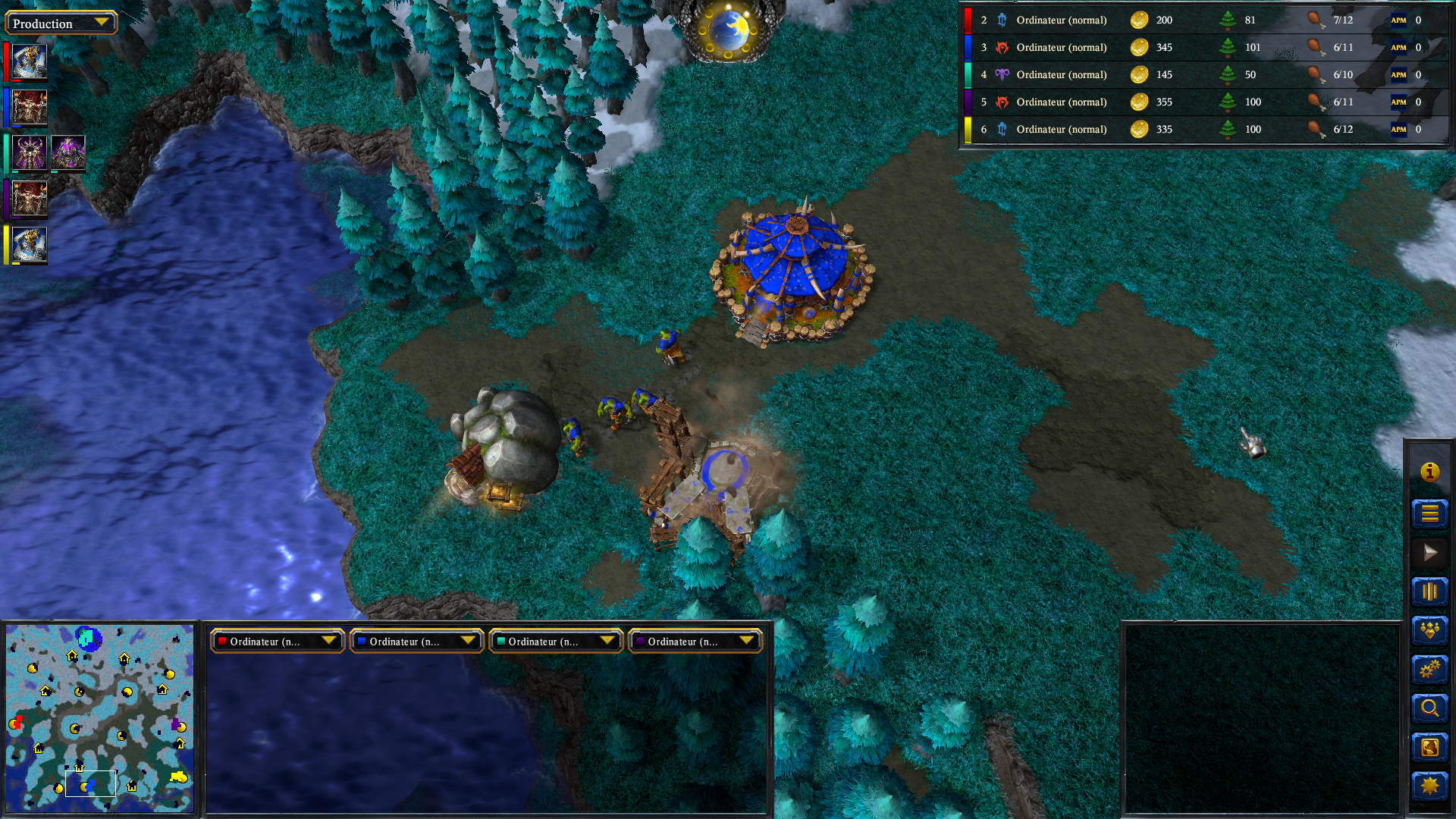This screenshot has width=1456, height=819.
Task: Open the teal Ordinateur player dropdown
Action: (556, 642)
